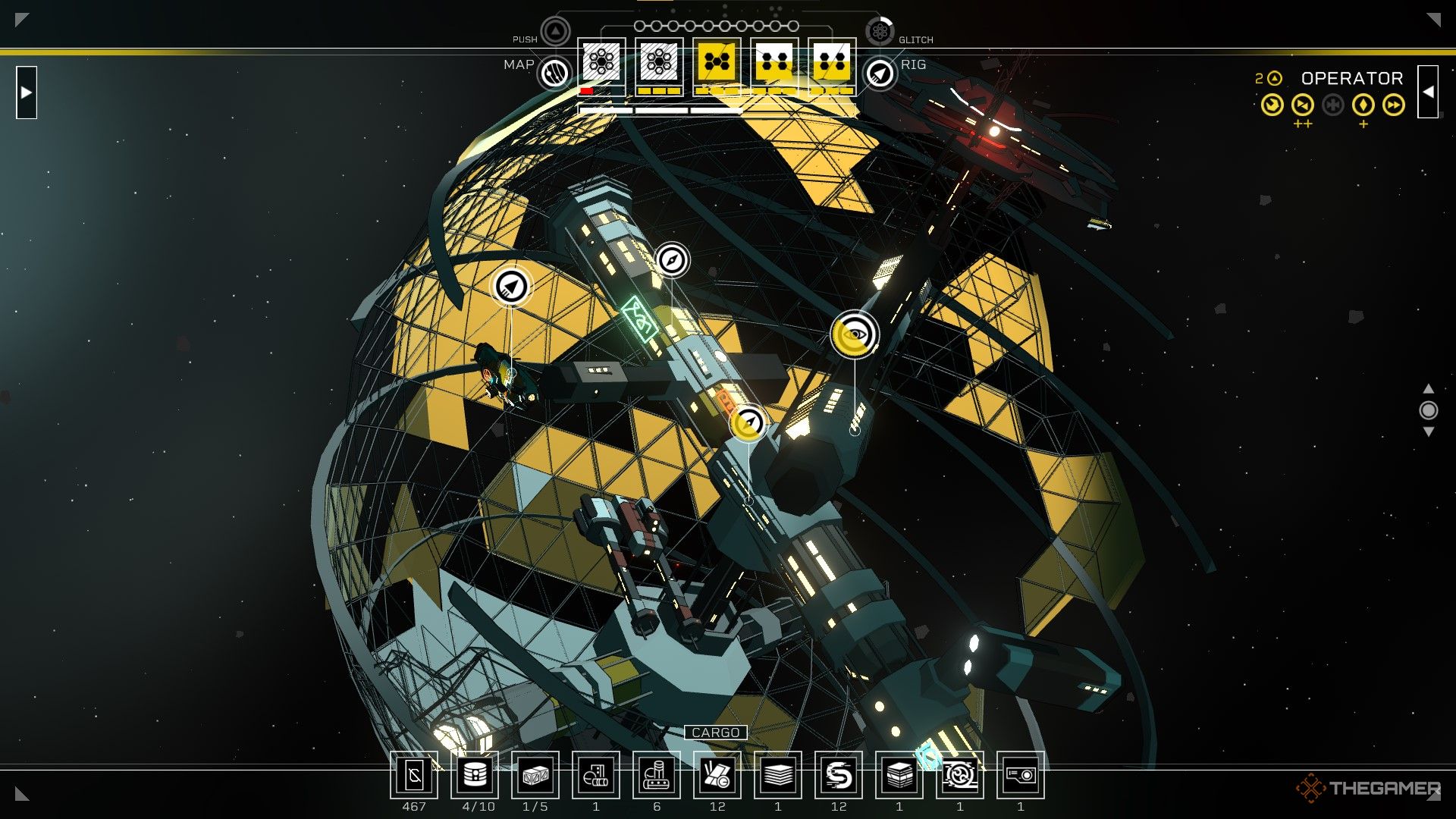The height and width of the screenshot is (819, 1456).
Task: View the OPERATOR class title
Action: point(1352,78)
